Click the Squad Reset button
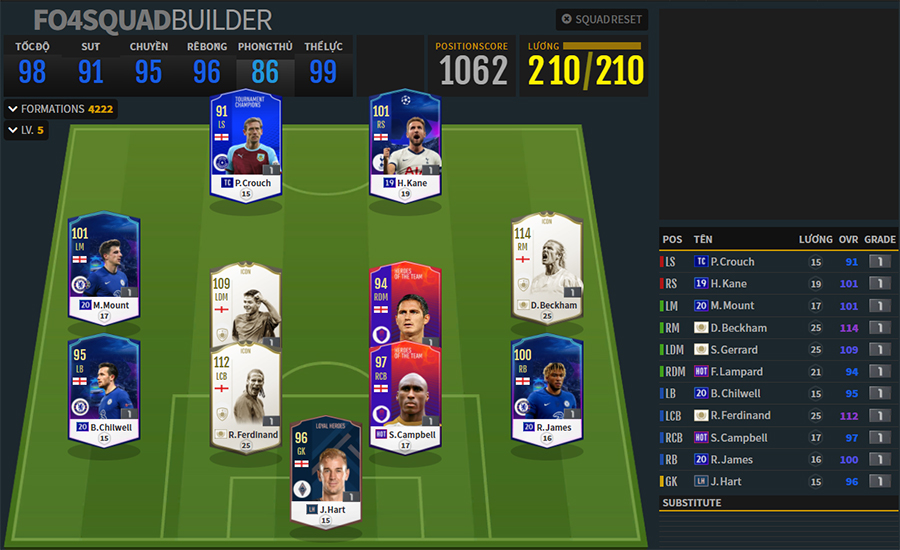This screenshot has width=900, height=550. click(x=602, y=19)
